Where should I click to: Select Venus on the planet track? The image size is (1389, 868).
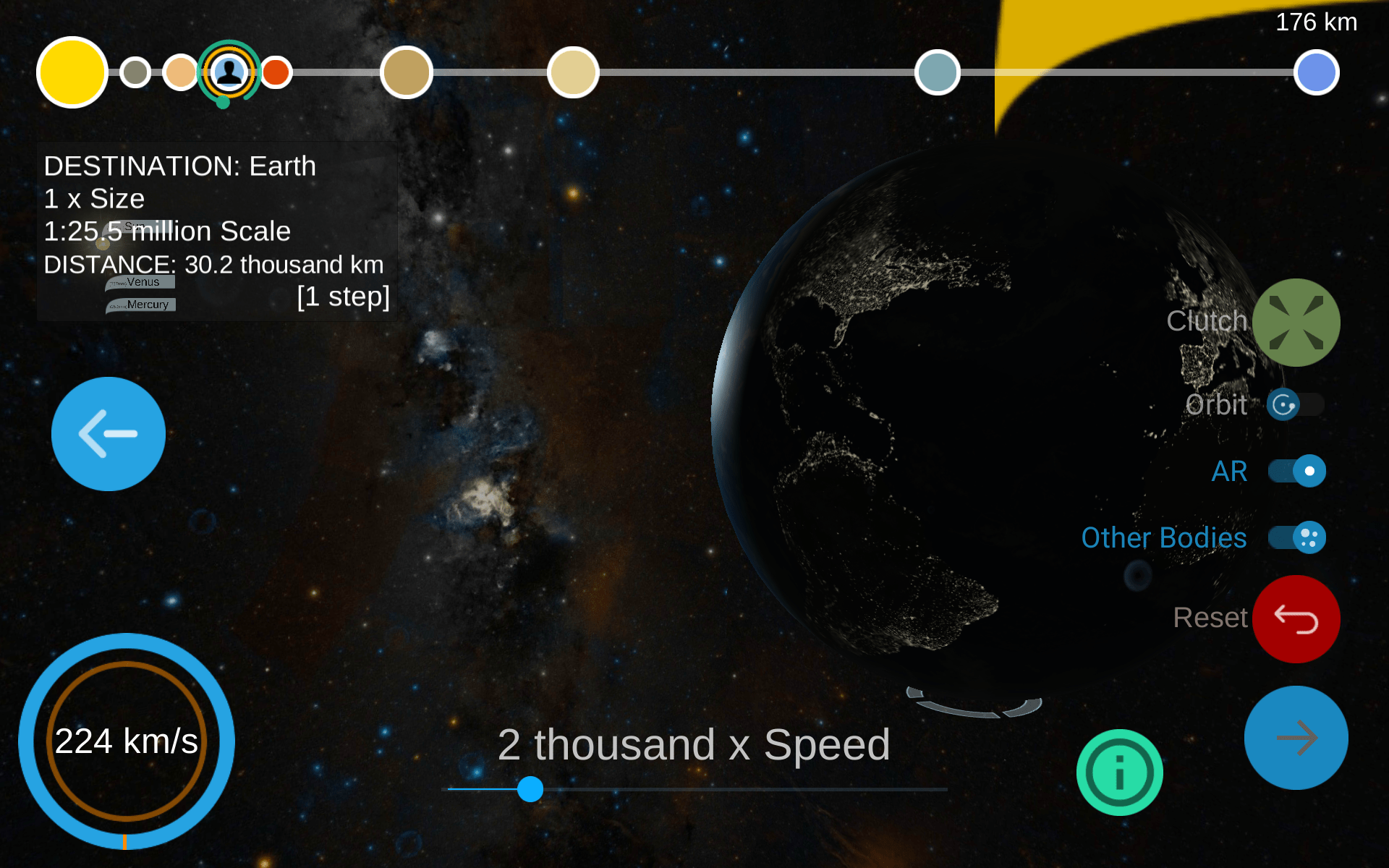click(x=180, y=72)
